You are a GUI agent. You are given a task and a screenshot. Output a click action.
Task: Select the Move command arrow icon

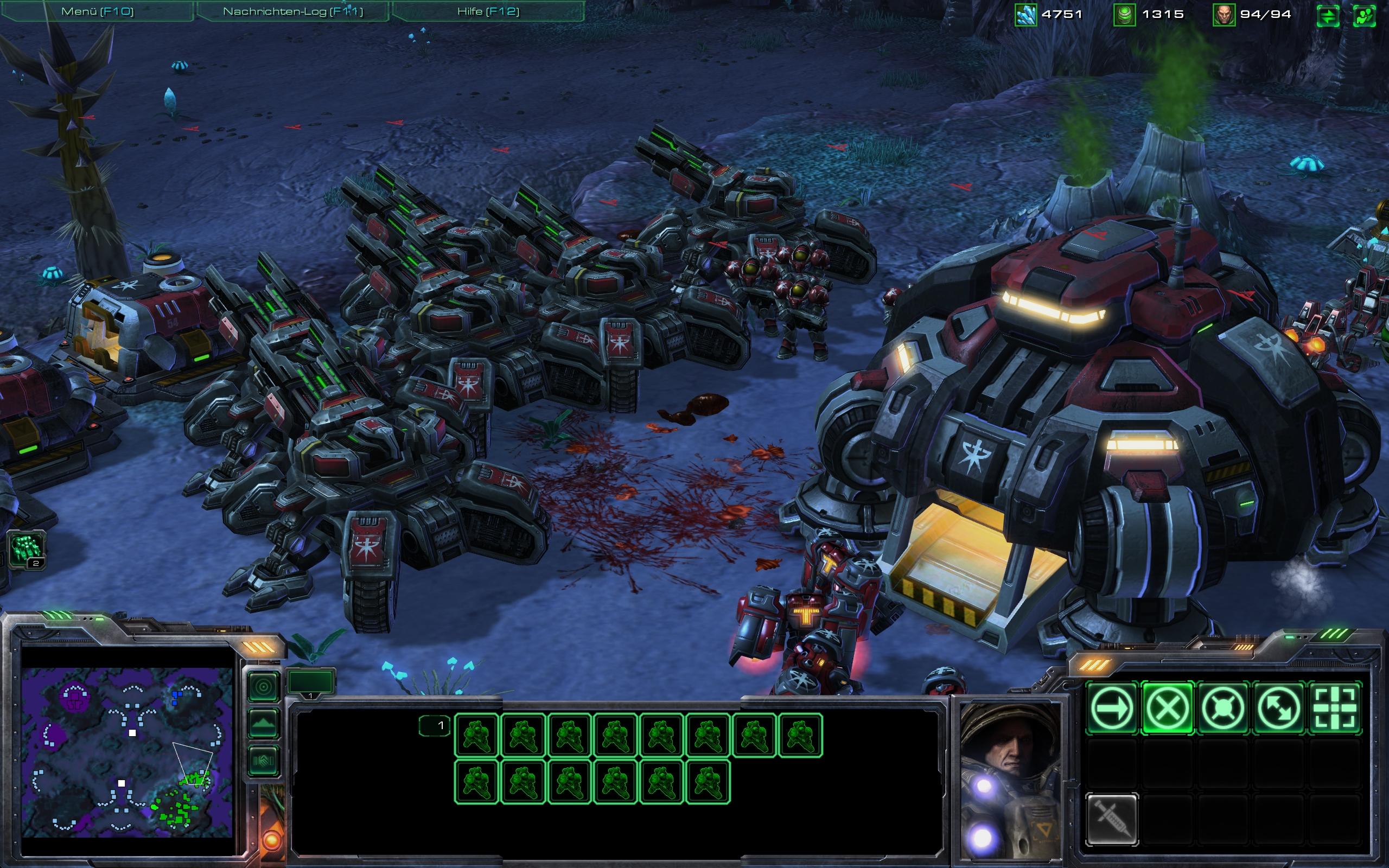(1112, 708)
